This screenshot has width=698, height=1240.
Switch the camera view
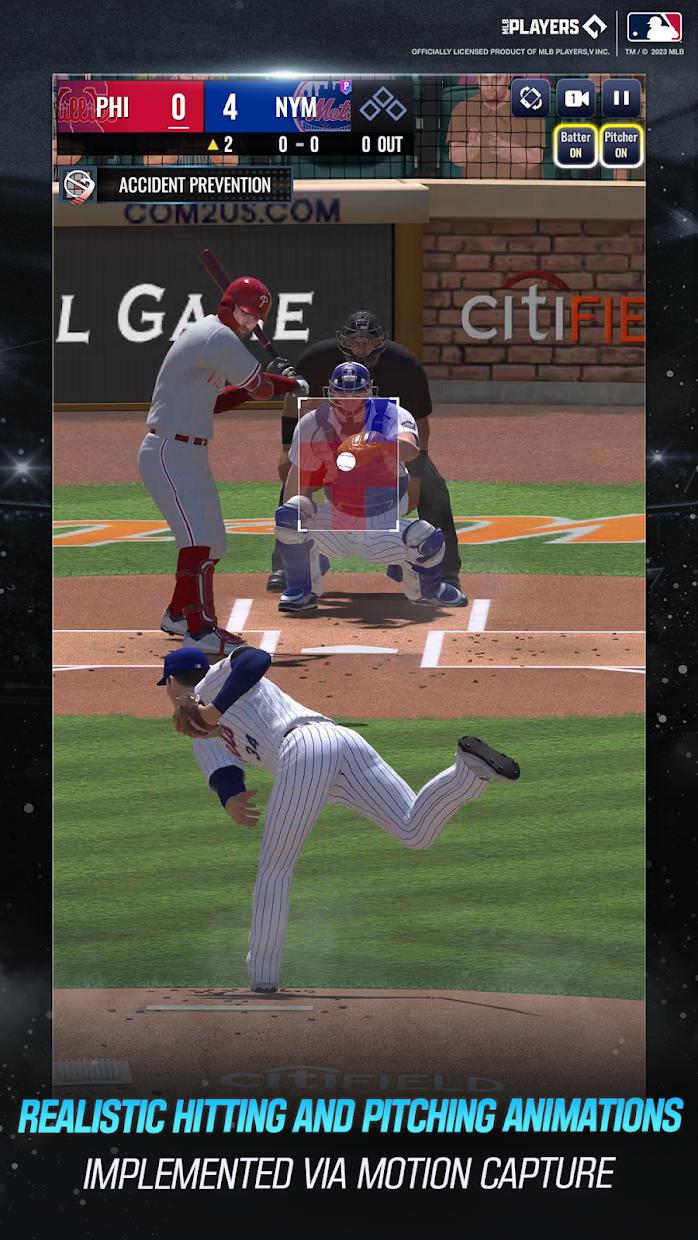[x=576, y=98]
